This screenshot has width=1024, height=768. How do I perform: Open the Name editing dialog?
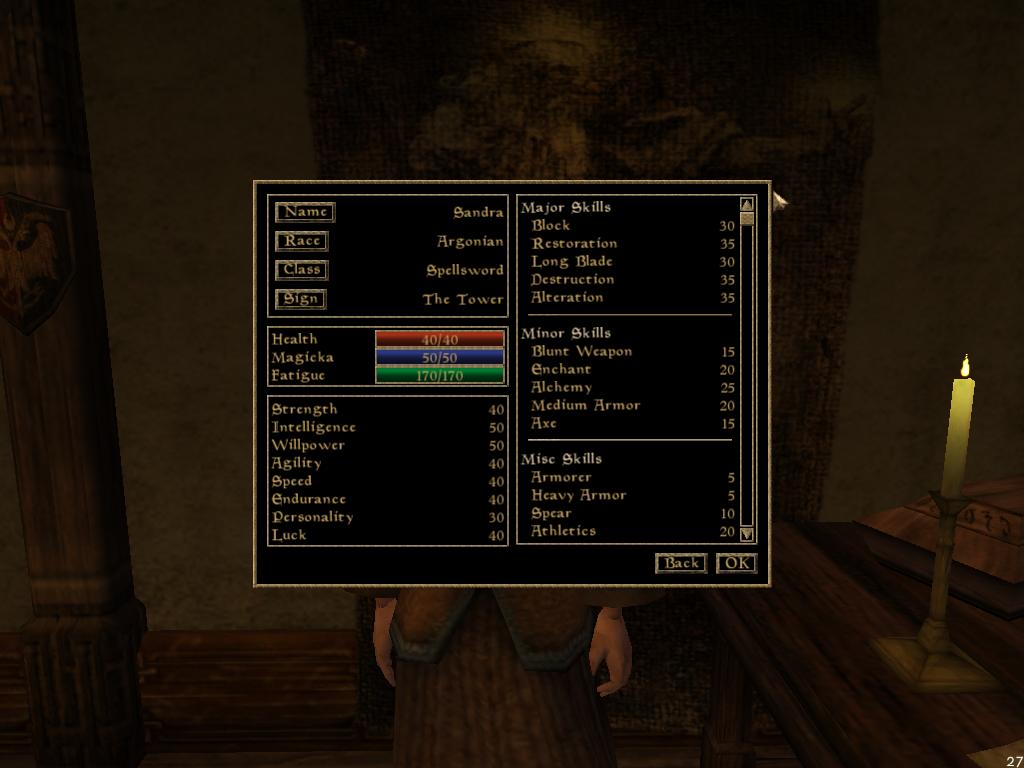tap(305, 212)
